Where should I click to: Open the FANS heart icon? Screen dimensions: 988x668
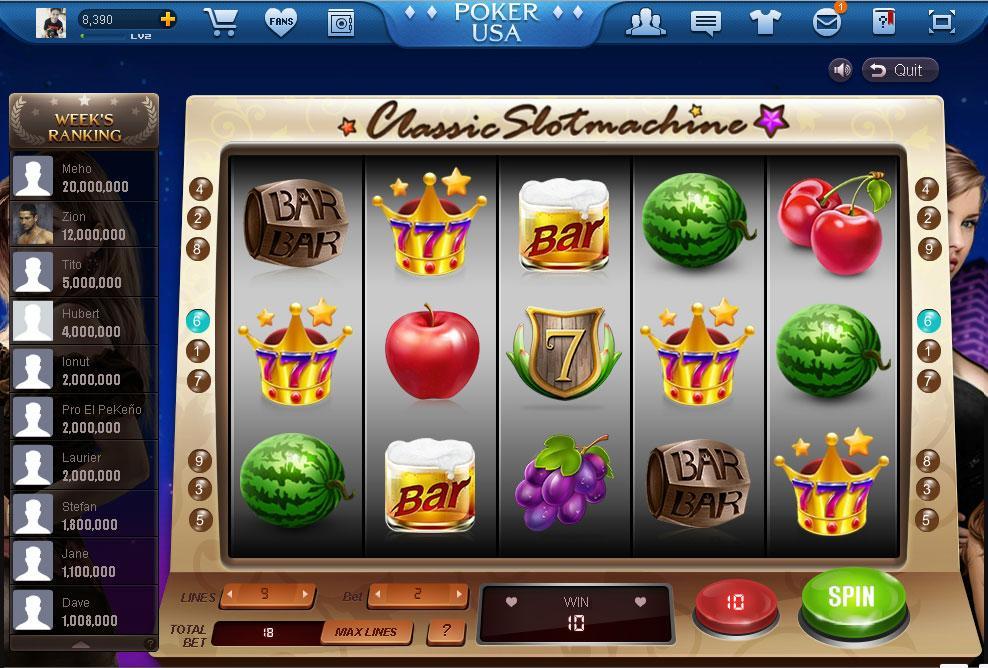tap(281, 21)
